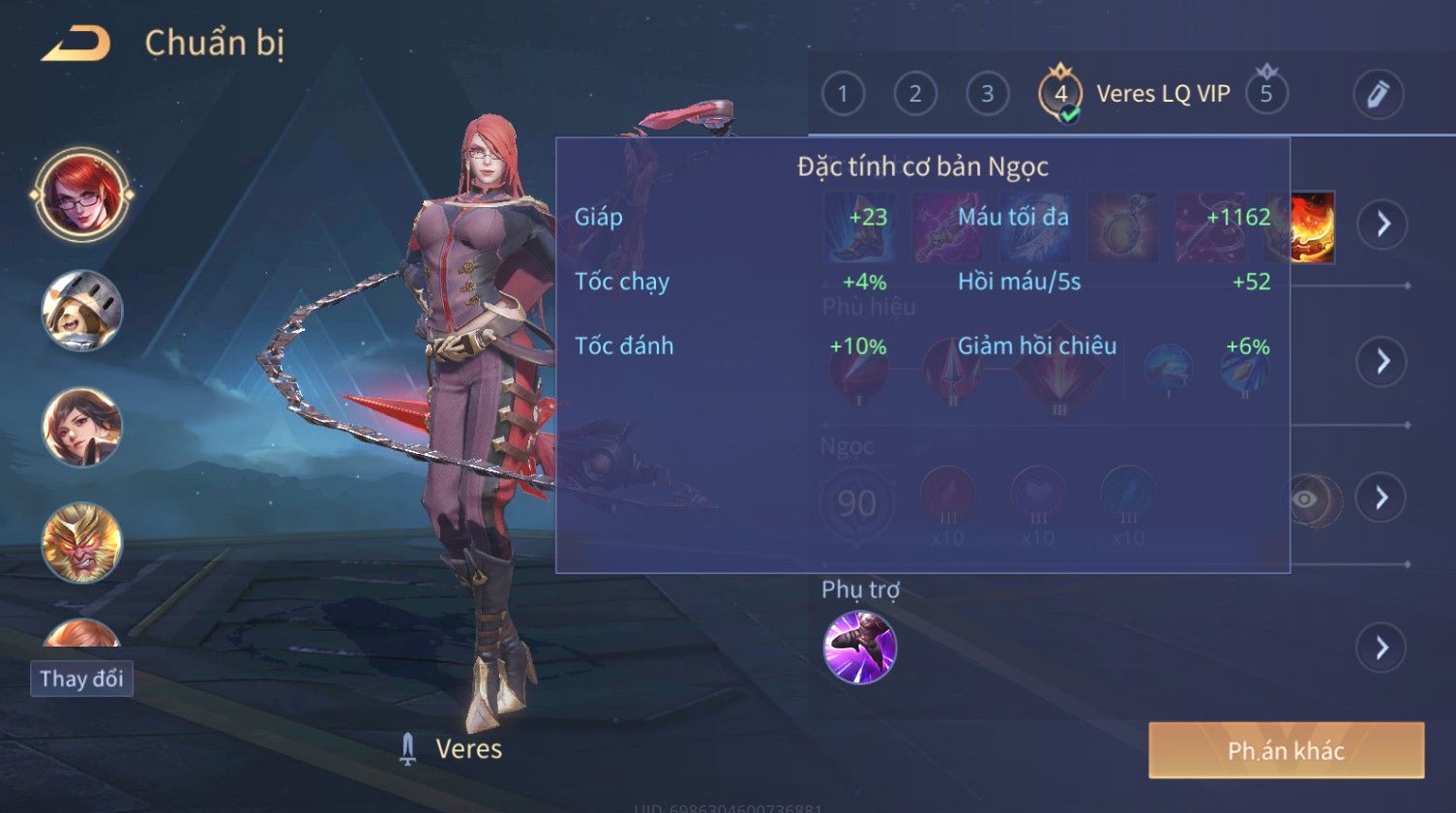Edit the preset name with pencil icon
1456x813 pixels.
[1378, 94]
